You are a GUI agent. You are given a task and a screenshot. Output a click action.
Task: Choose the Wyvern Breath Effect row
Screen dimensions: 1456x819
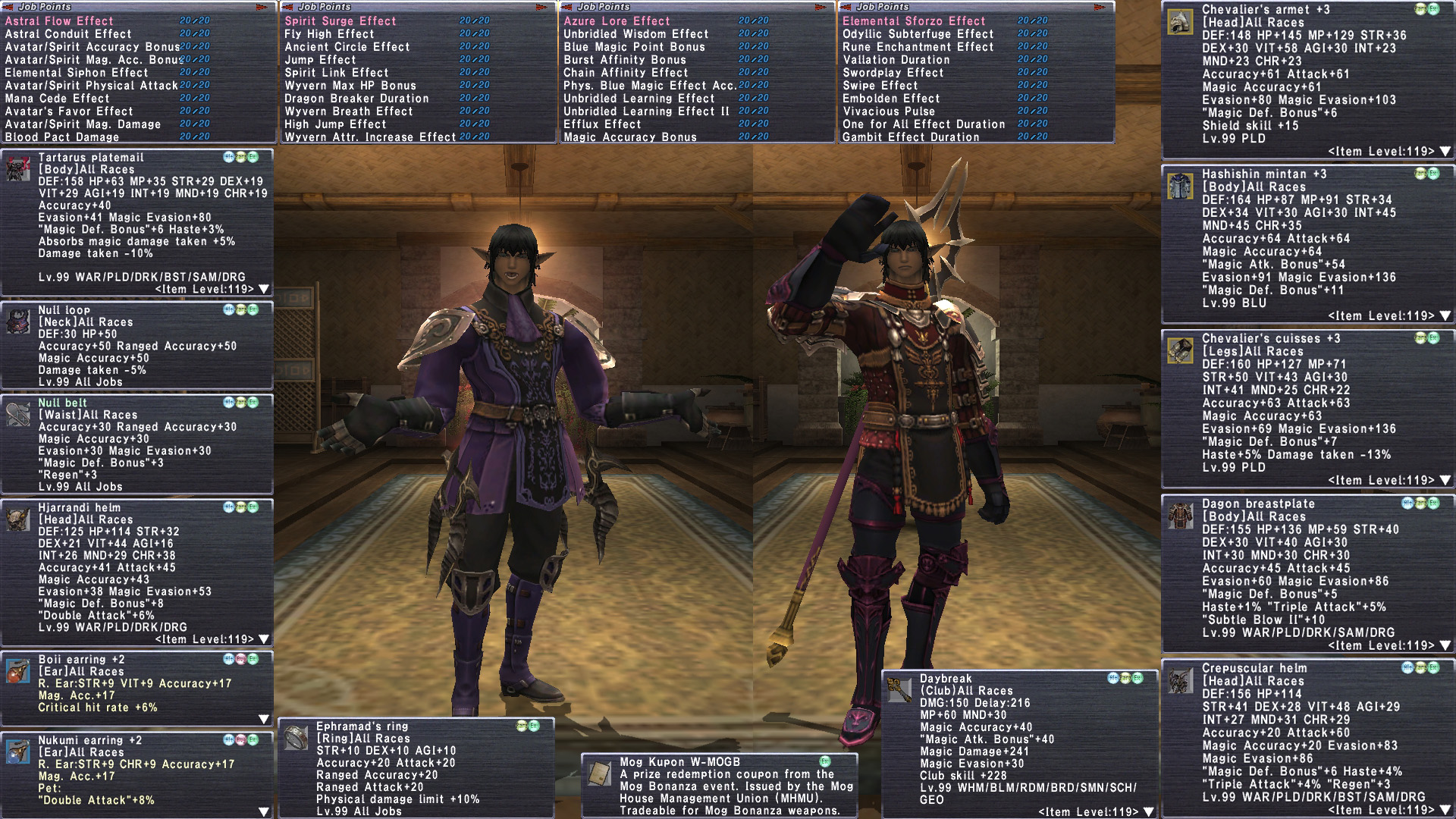(348, 111)
